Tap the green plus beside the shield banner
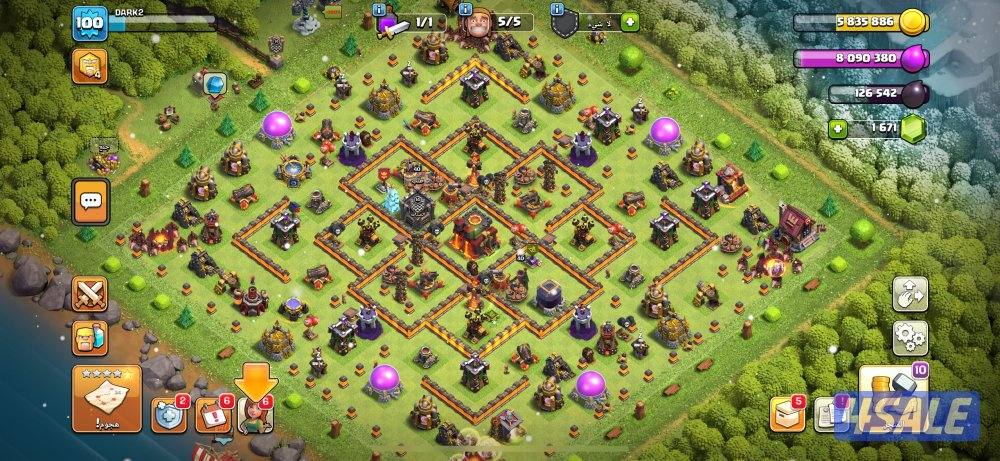The image size is (1000, 461). (x=628, y=21)
